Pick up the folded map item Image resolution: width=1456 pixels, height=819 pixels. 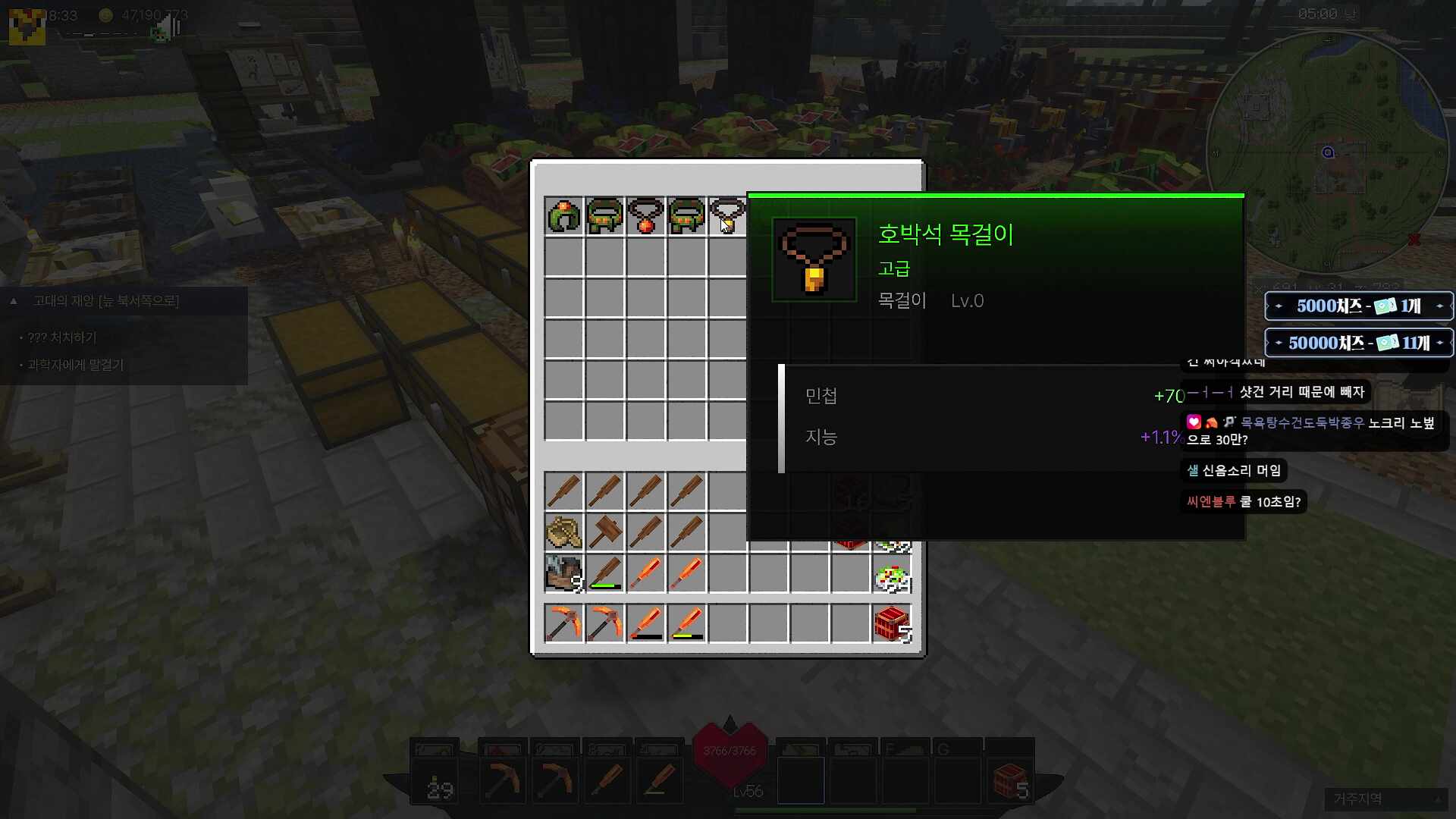point(563,532)
